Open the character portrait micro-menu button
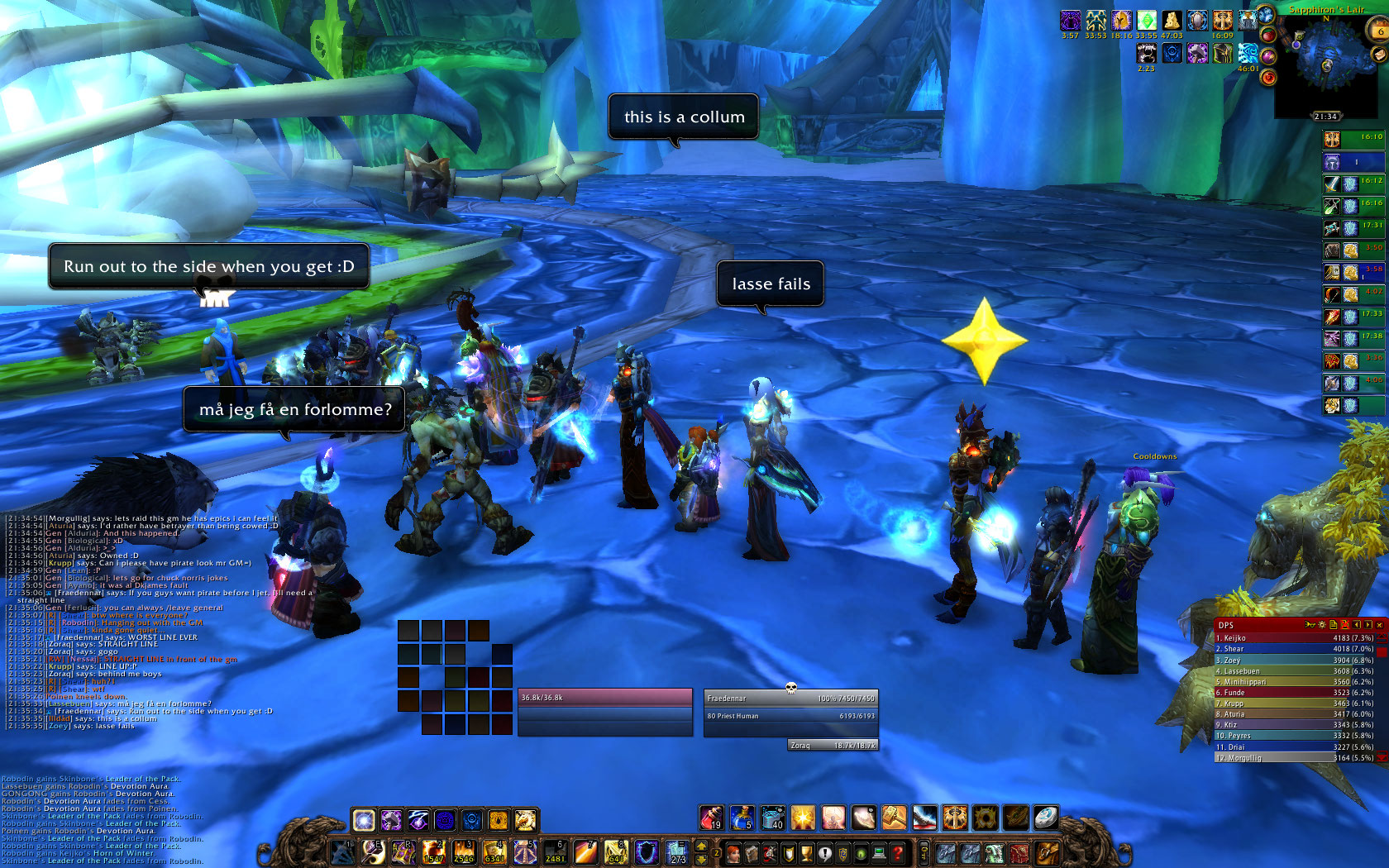The height and width of the screenshot is (868, 1389). [x=733, y=852]
